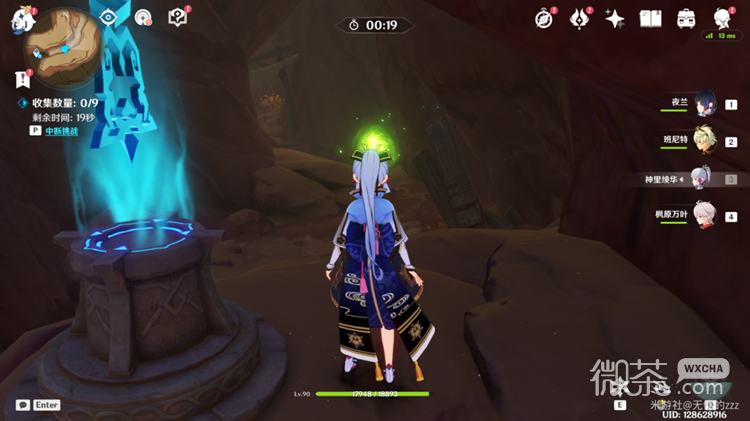Click 中断挑战 to abort the challenge
This screenshot has width=750, height=421.
tap(60, 130)
